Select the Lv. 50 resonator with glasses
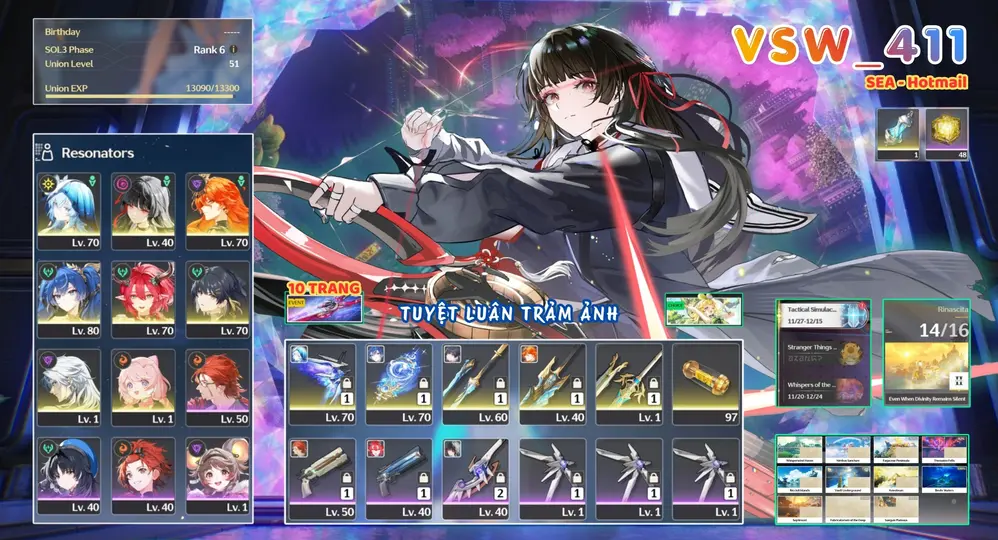 tap(212, 386)
